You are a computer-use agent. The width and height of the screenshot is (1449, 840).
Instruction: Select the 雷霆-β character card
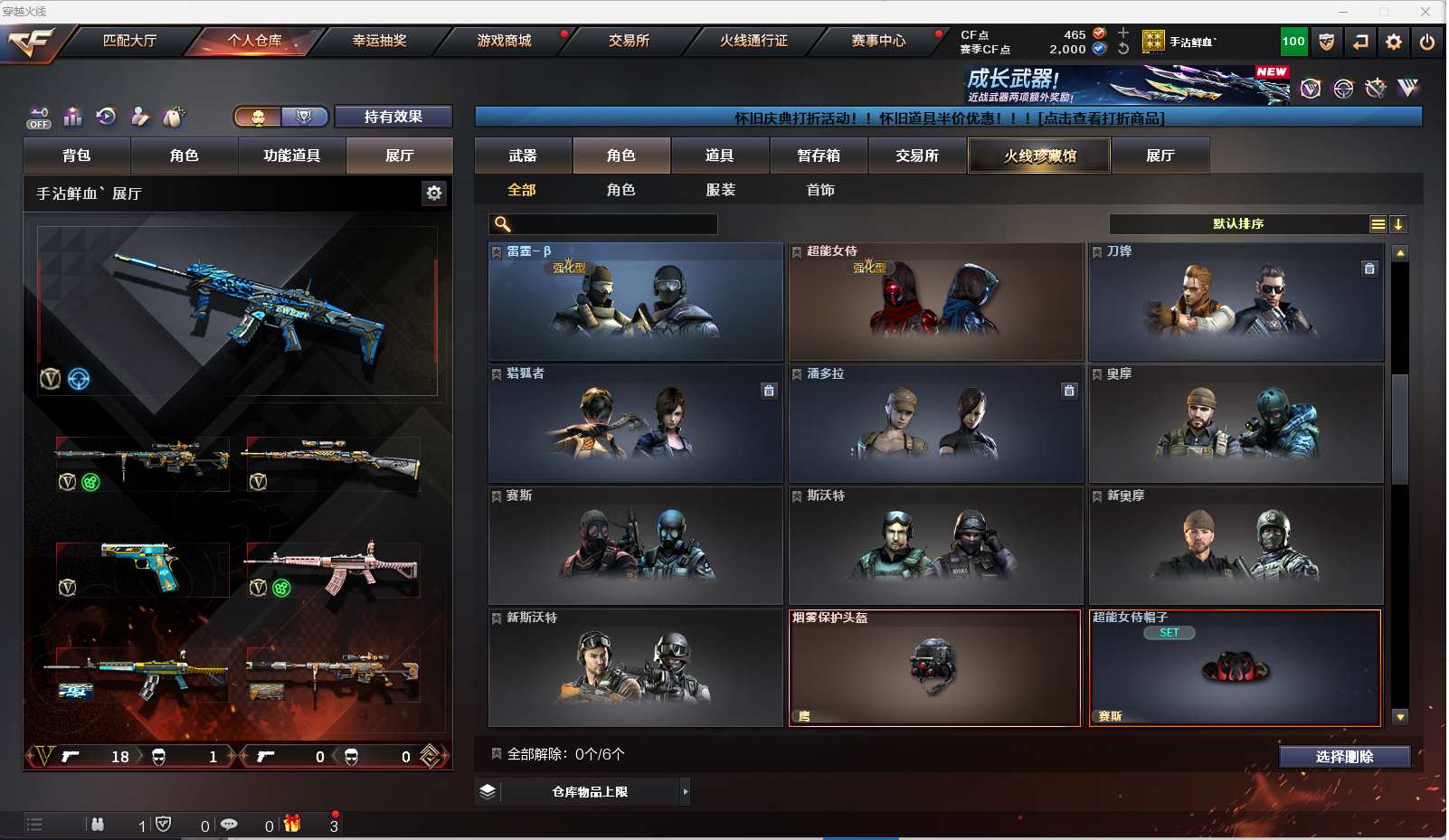coord(636,302)
